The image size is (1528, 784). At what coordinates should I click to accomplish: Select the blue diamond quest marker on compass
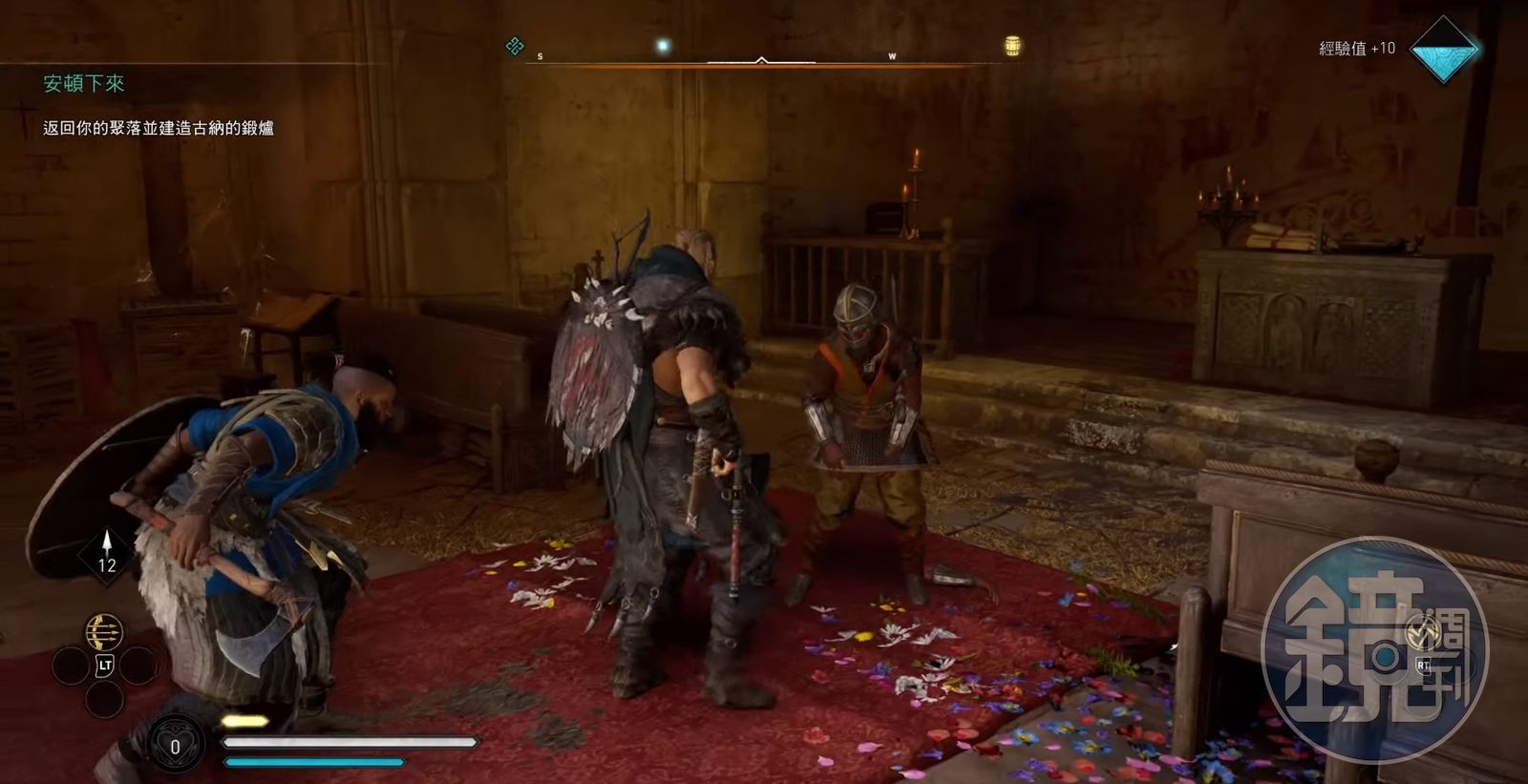(x=515, y=46)
